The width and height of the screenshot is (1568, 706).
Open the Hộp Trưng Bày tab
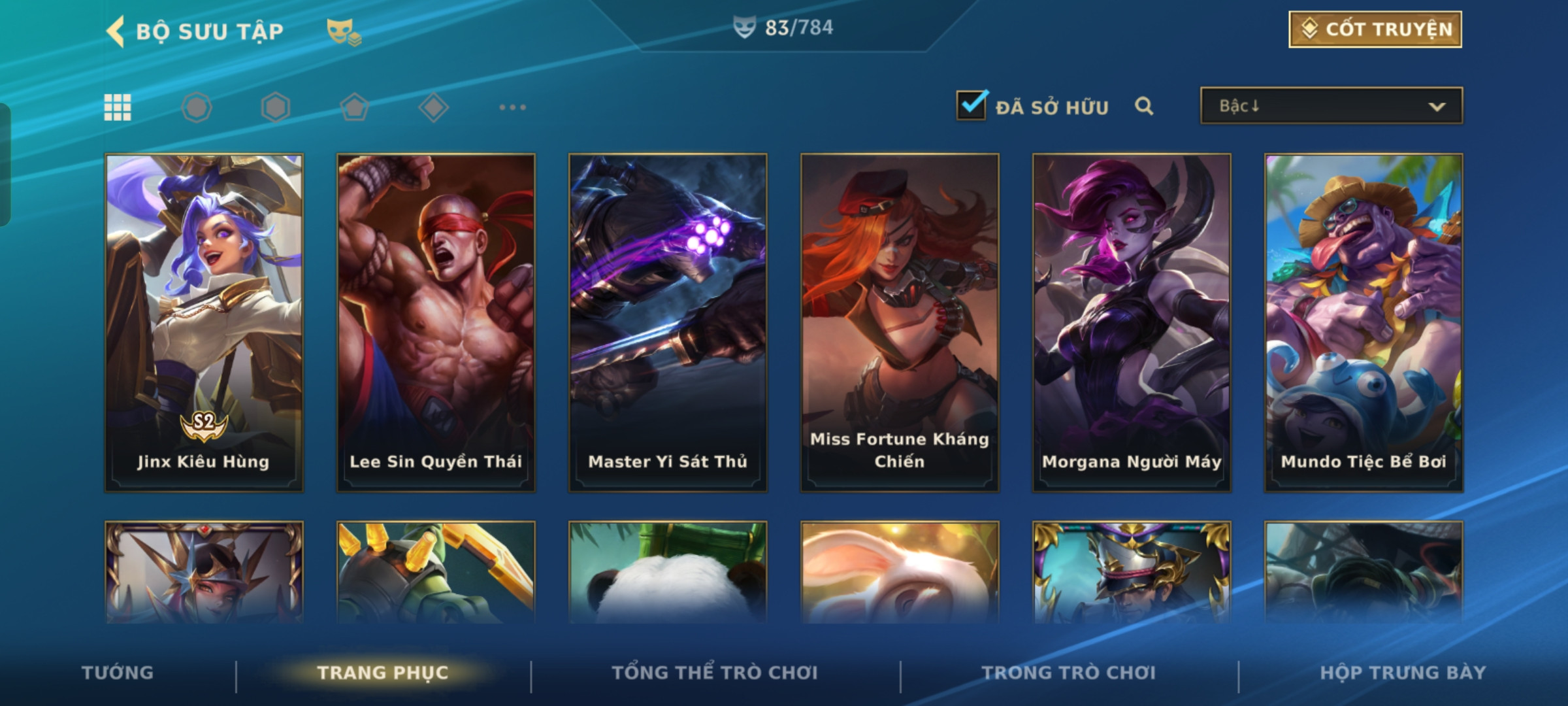[1403, 673]
